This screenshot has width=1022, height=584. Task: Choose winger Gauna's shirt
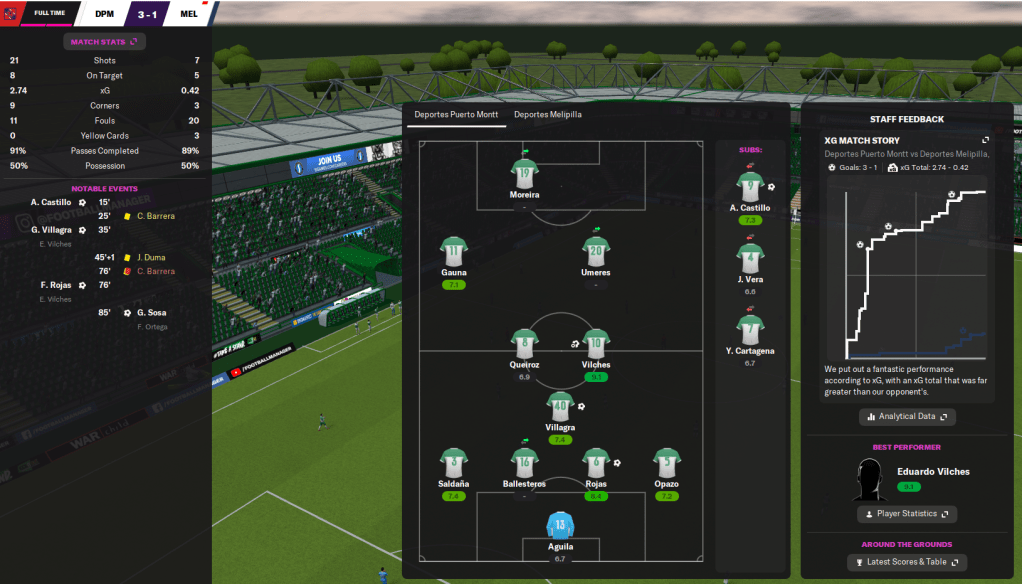454,250
